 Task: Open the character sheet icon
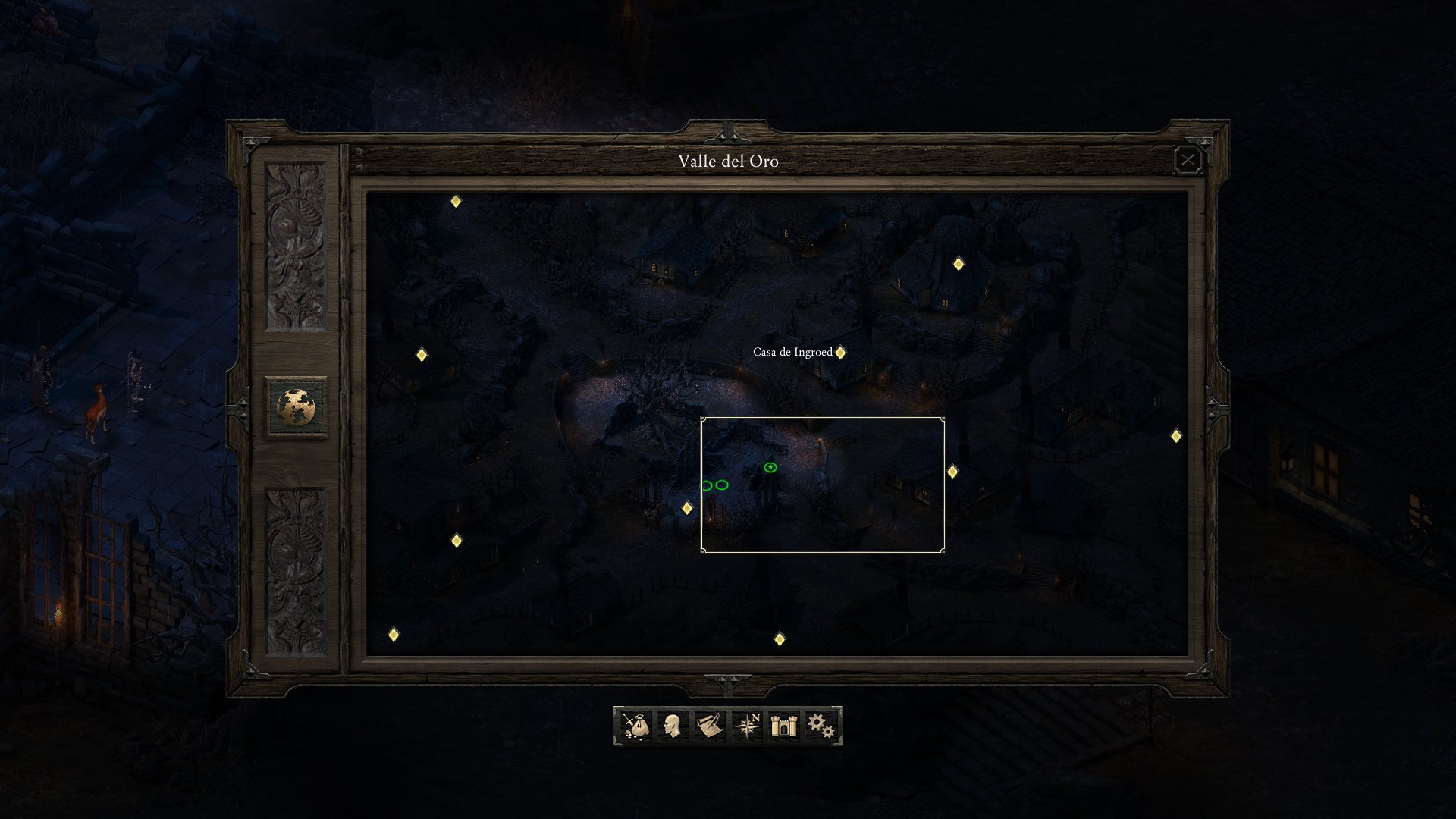[x=673, y=726]
